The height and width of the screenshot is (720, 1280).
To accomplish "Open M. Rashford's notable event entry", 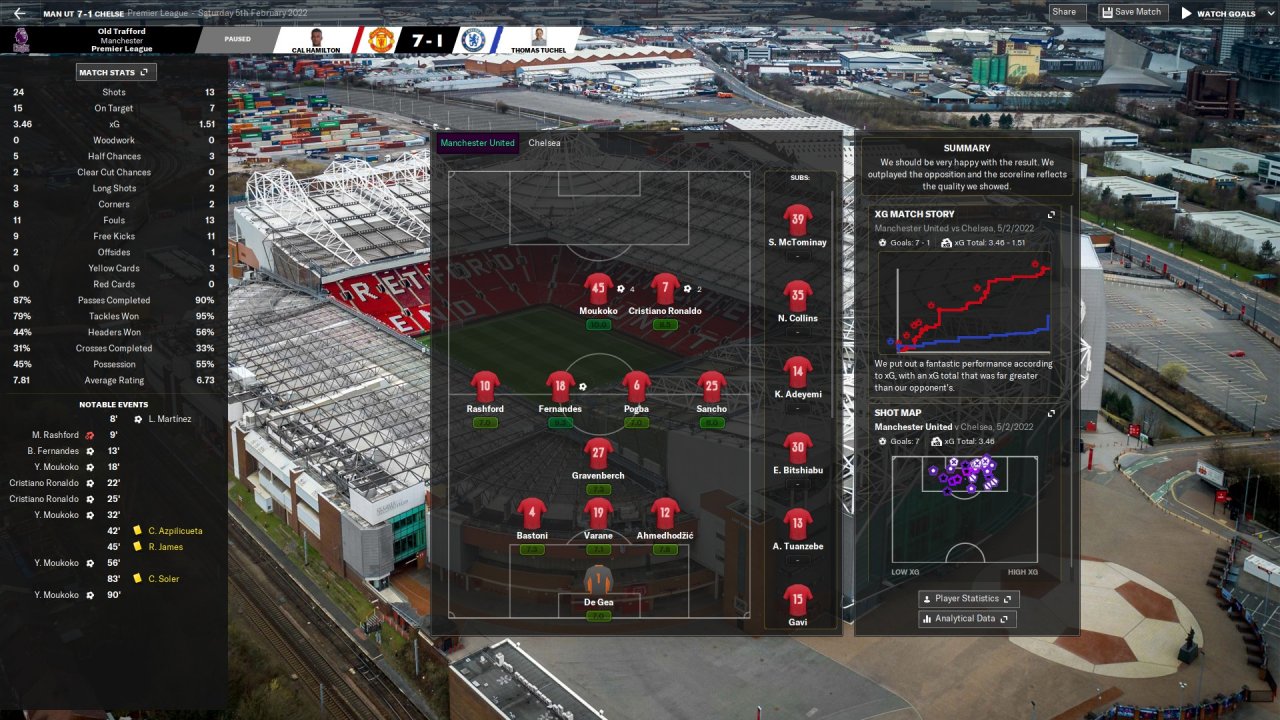I will click(55, 435).
